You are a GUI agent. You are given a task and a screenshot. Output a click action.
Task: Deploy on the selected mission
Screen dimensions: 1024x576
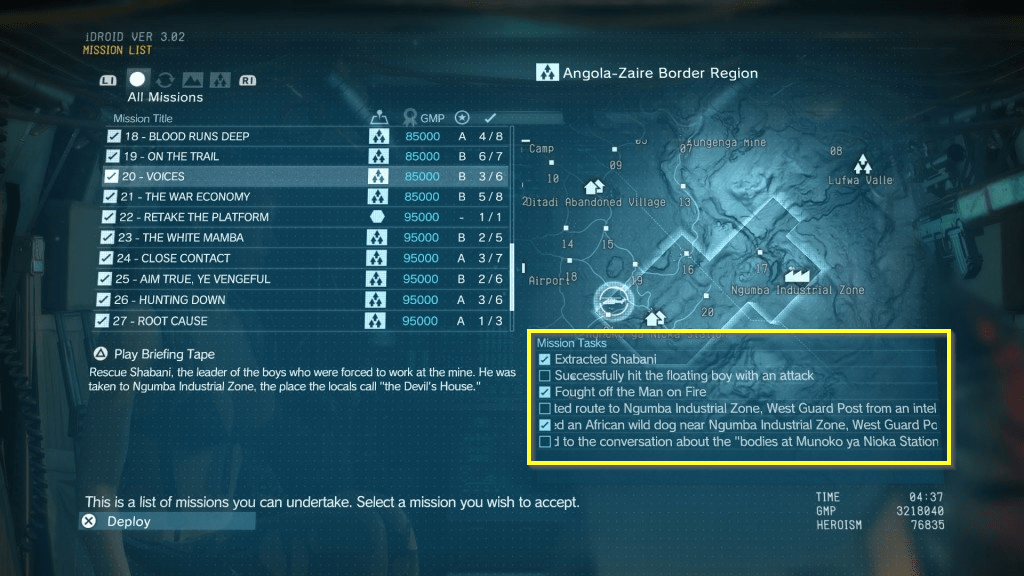coord(128,521)
